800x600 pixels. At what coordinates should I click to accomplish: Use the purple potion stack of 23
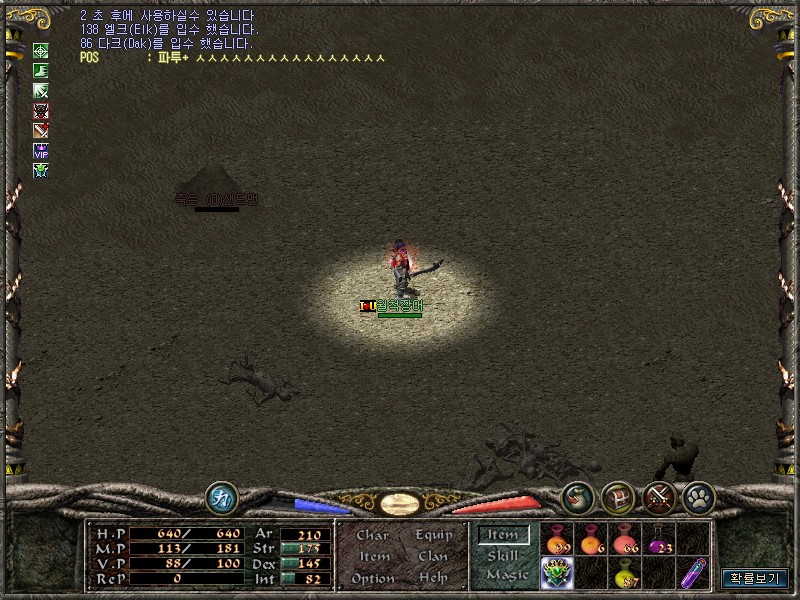[x=658, y=540]
